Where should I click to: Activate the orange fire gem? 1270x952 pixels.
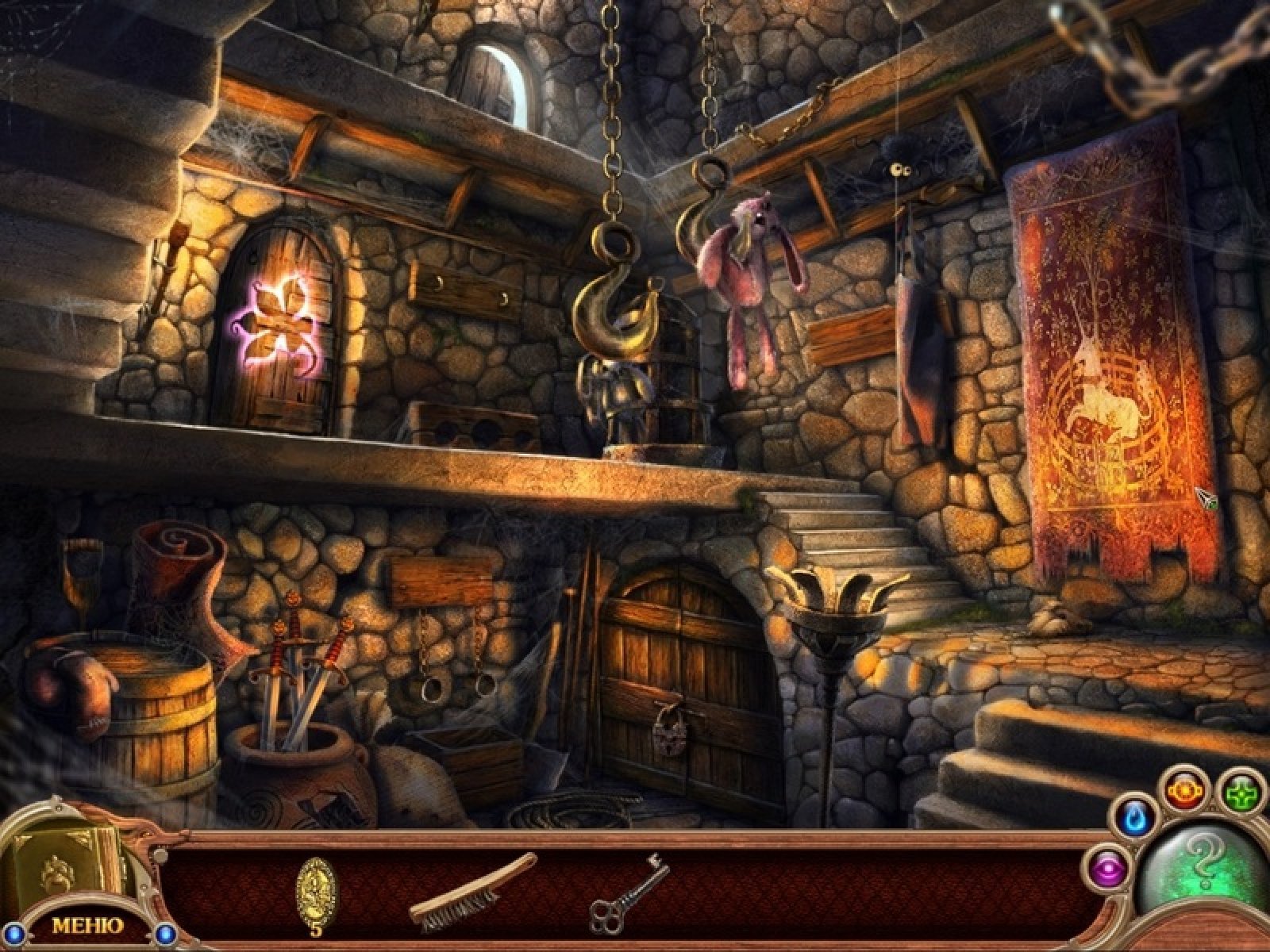(1185, 791)
